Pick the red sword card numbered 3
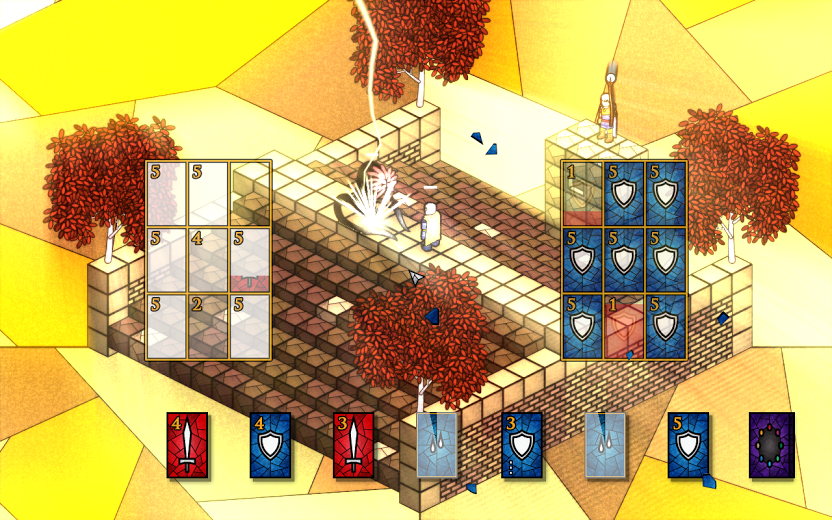832x520 pixels. click(x=354, y=445)
